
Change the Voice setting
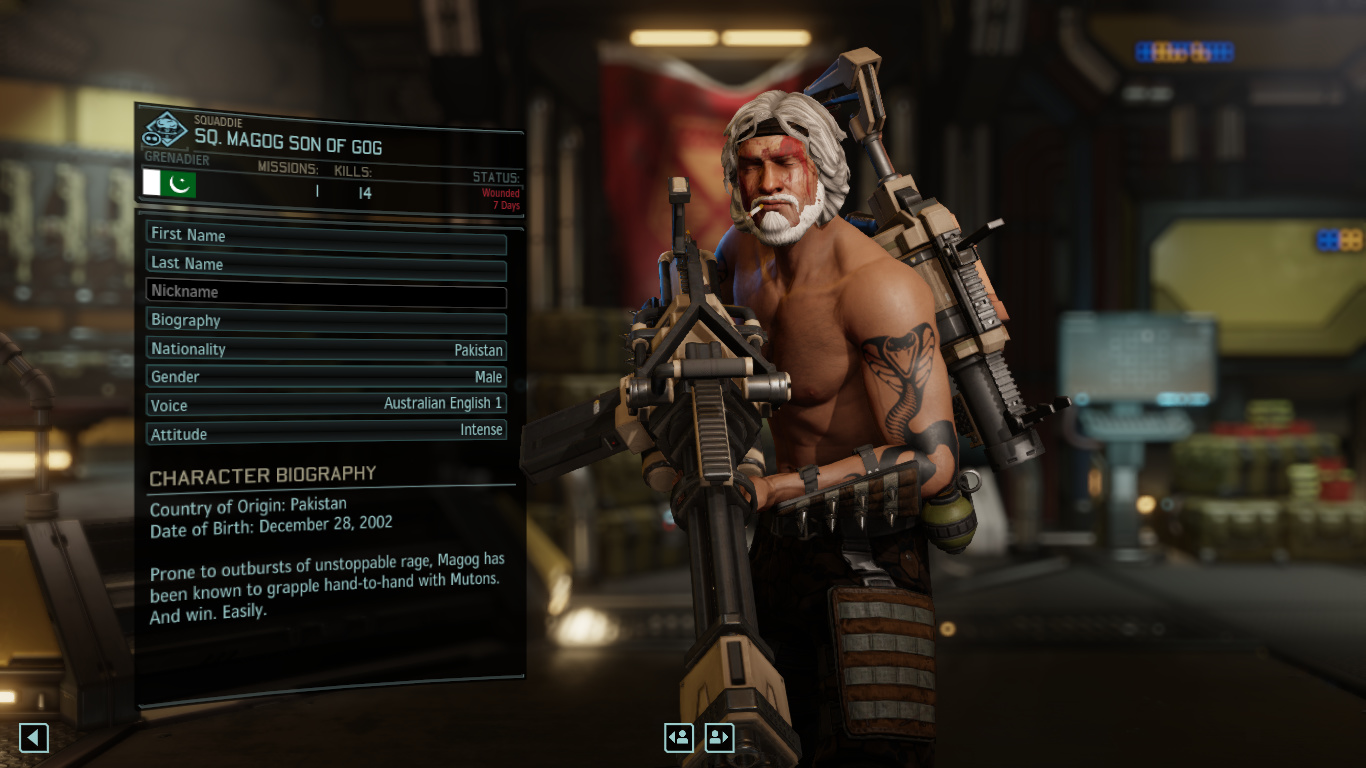pos(326,405)
